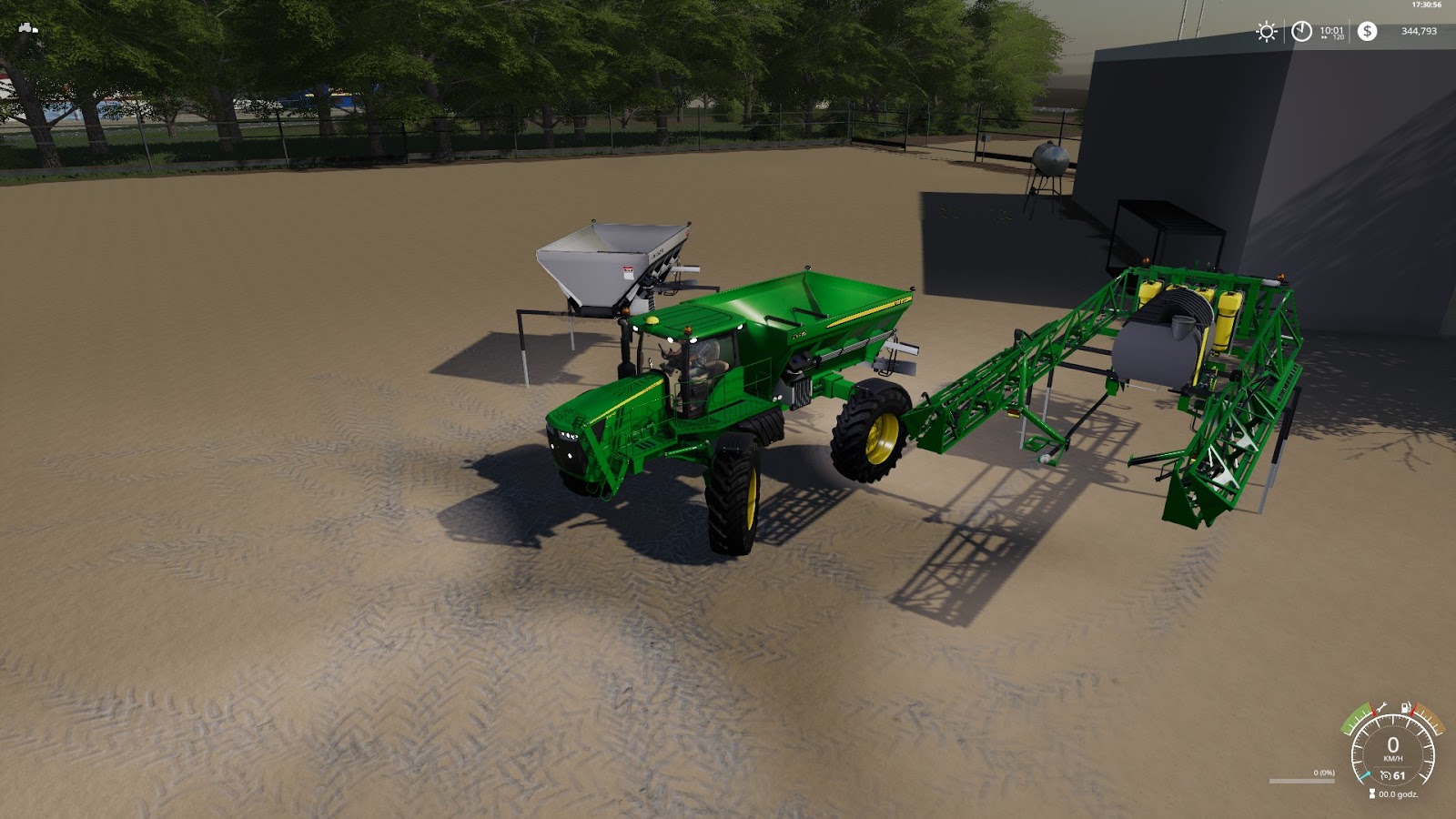Click the 120 game-speed value
The width and height of the screenshot is (1456, 819).
[x=1338, y=38]
